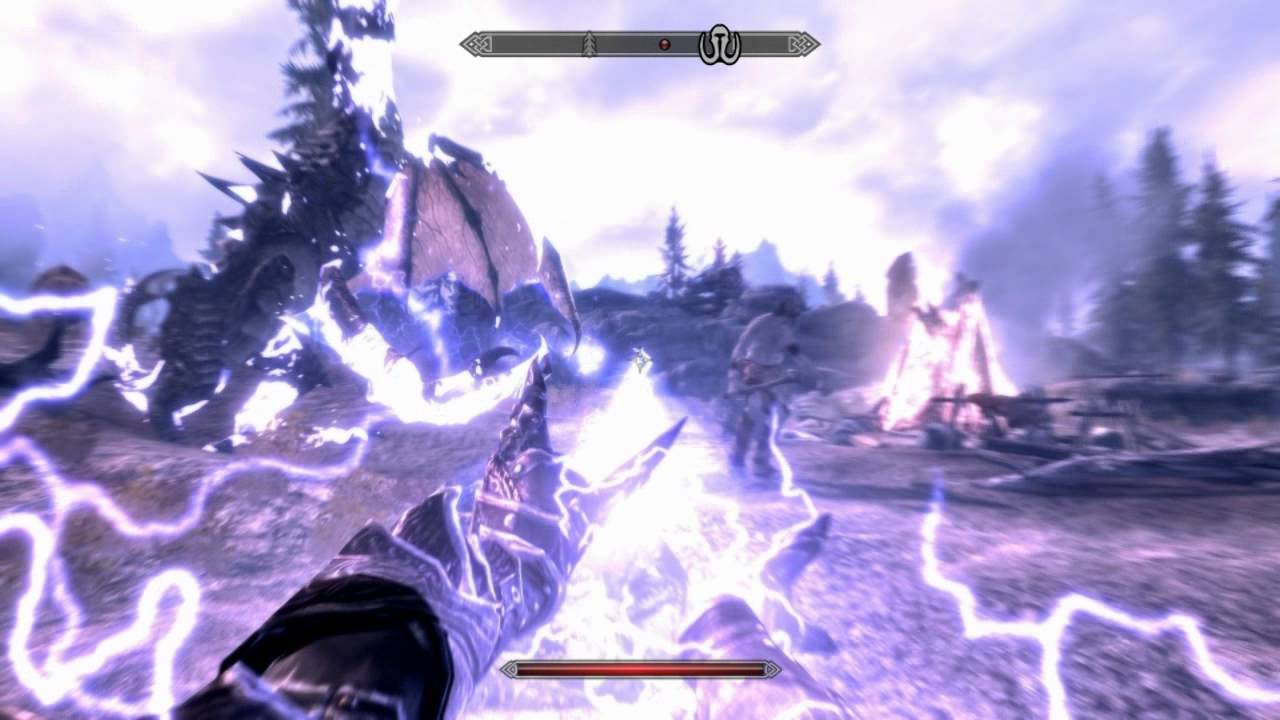Click the red fill of the health bar
This screenshot has height=720, width=1280.
click(x=640, y=670)
